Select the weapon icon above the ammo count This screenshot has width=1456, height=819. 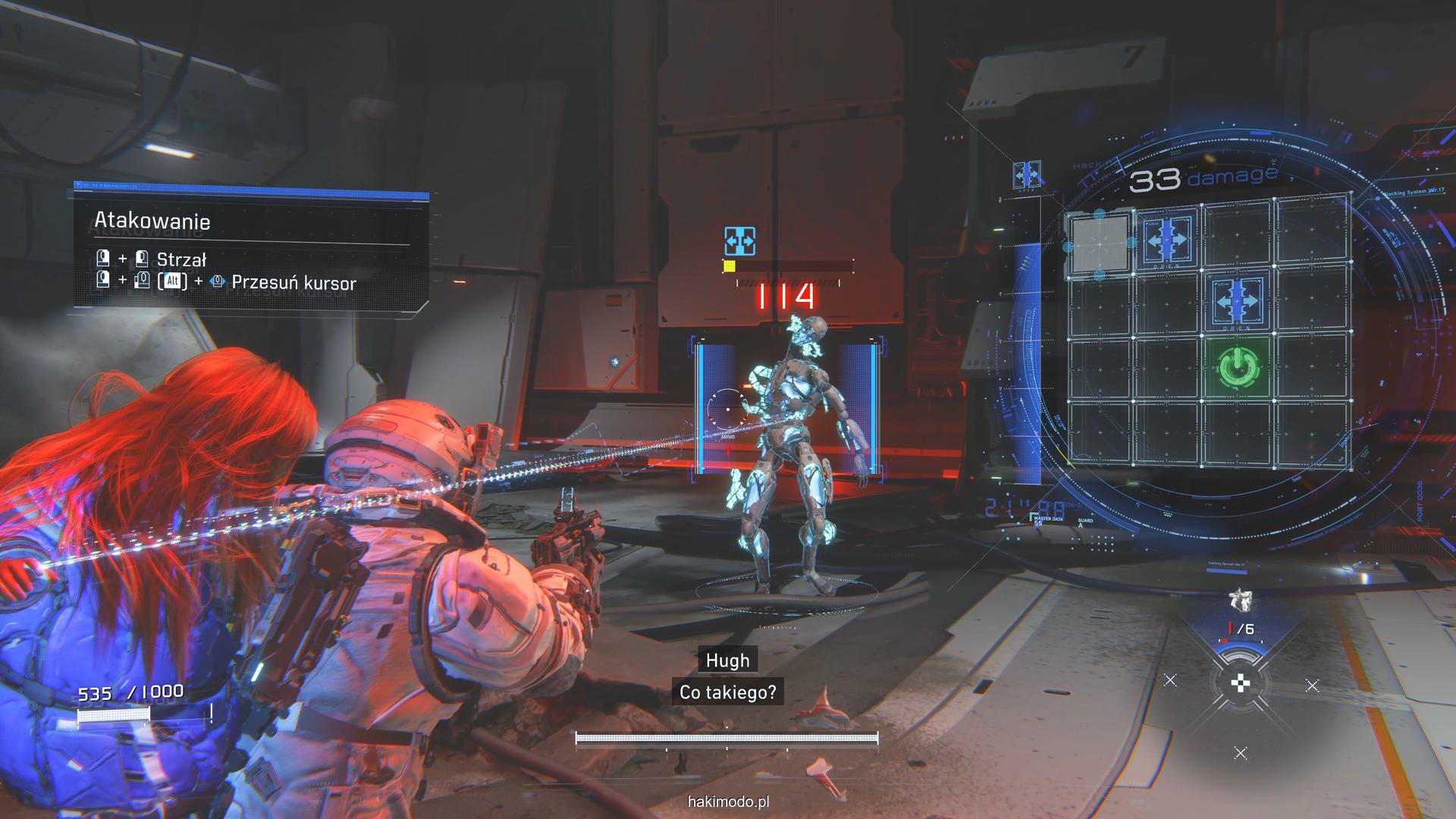click(1239, 601)
